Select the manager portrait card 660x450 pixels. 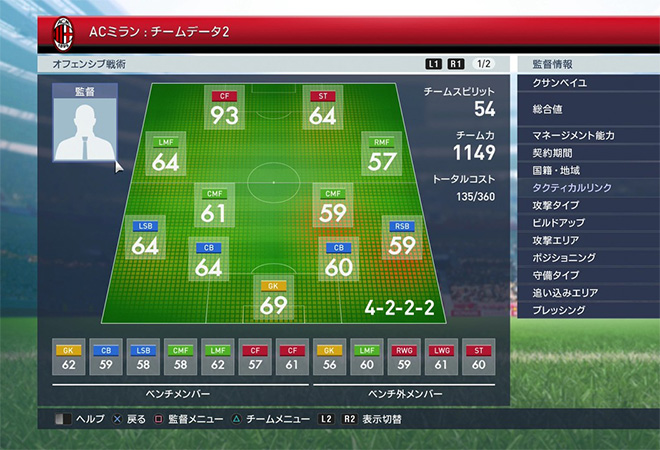[84, 123]
